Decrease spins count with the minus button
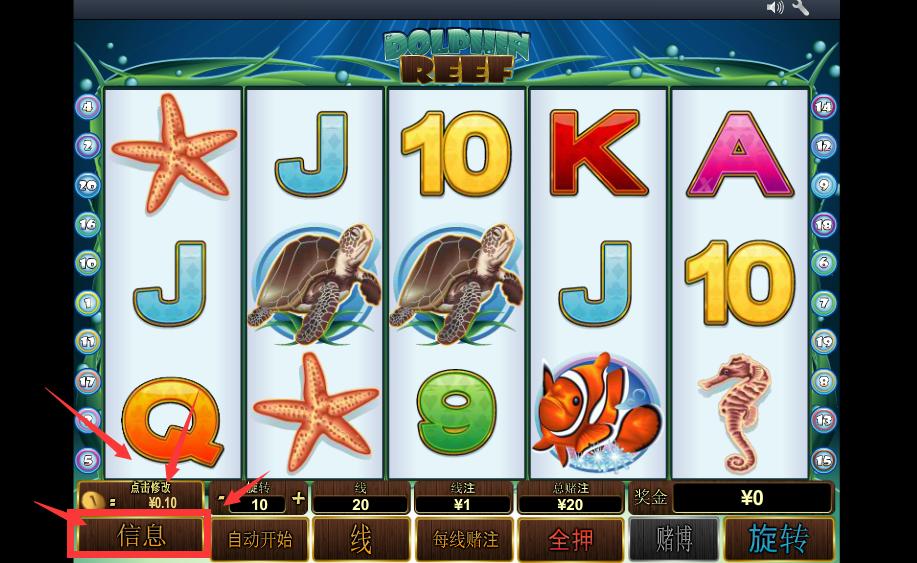 (222, 497)
